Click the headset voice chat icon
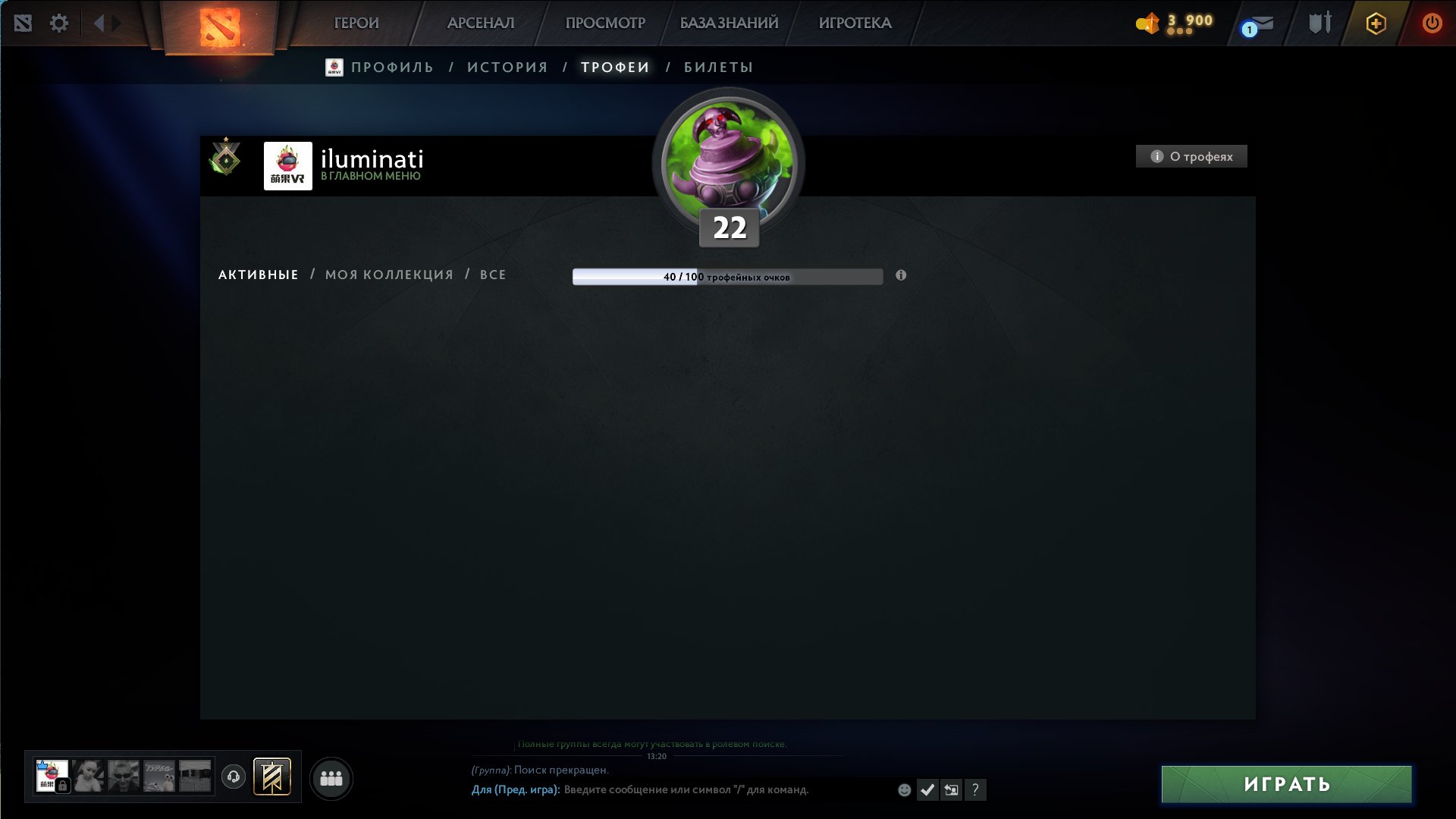 point(233,777)
